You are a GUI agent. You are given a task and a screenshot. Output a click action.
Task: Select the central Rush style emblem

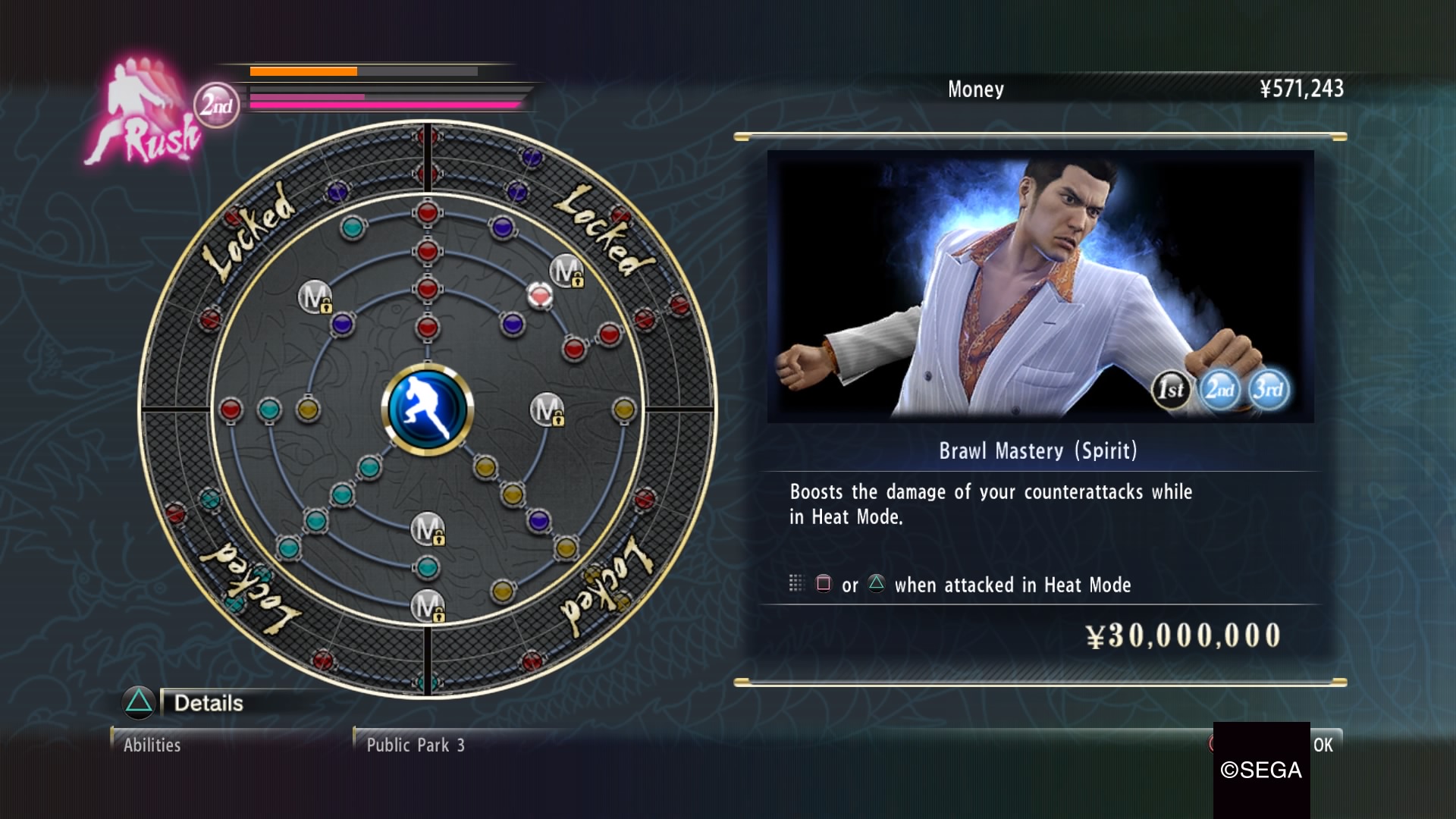tap(427, 409)
